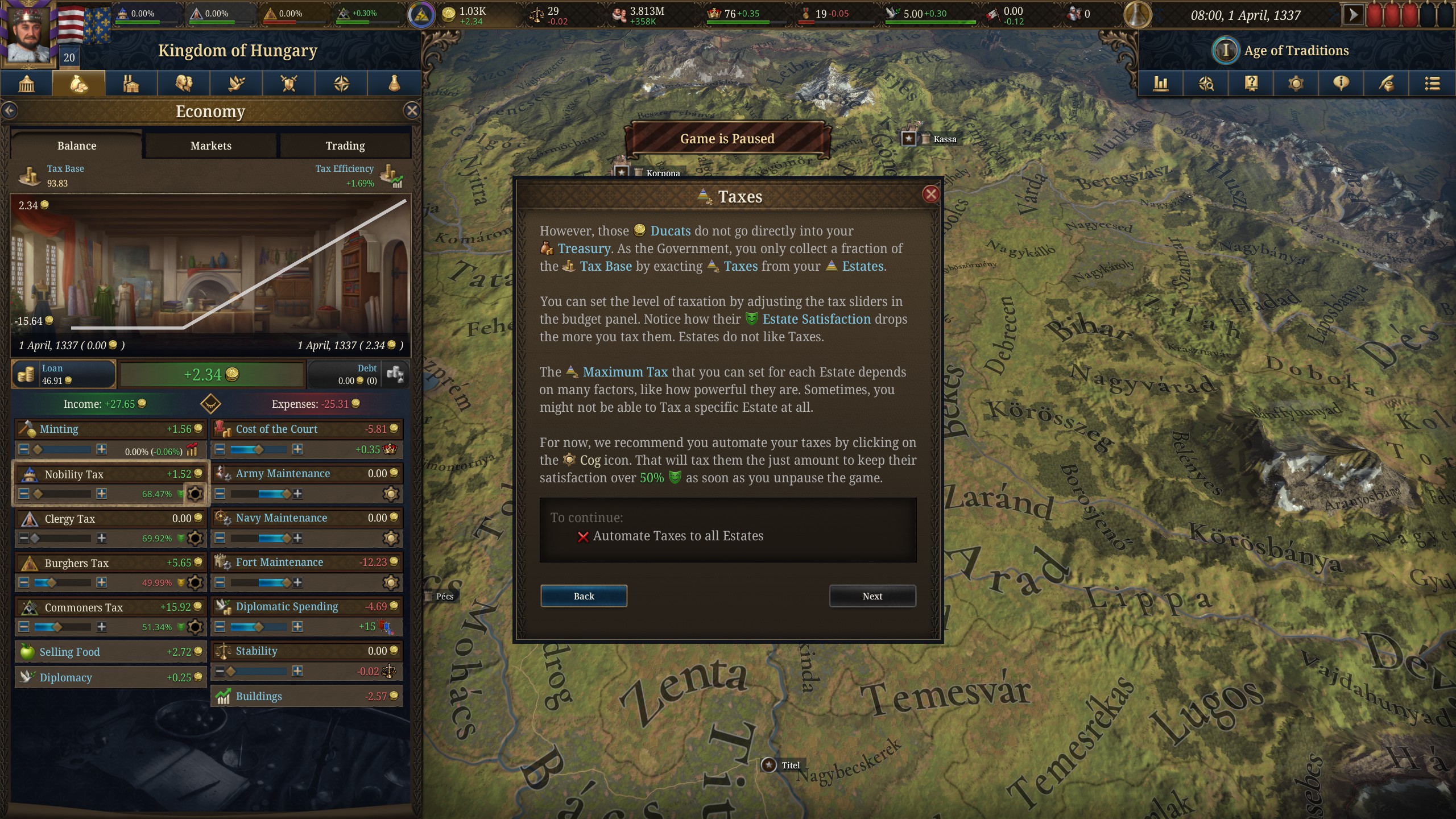Close the Taxes tutorial window
The width and height of the screenshot is (1456, 819).
click(x=930, y=195)
